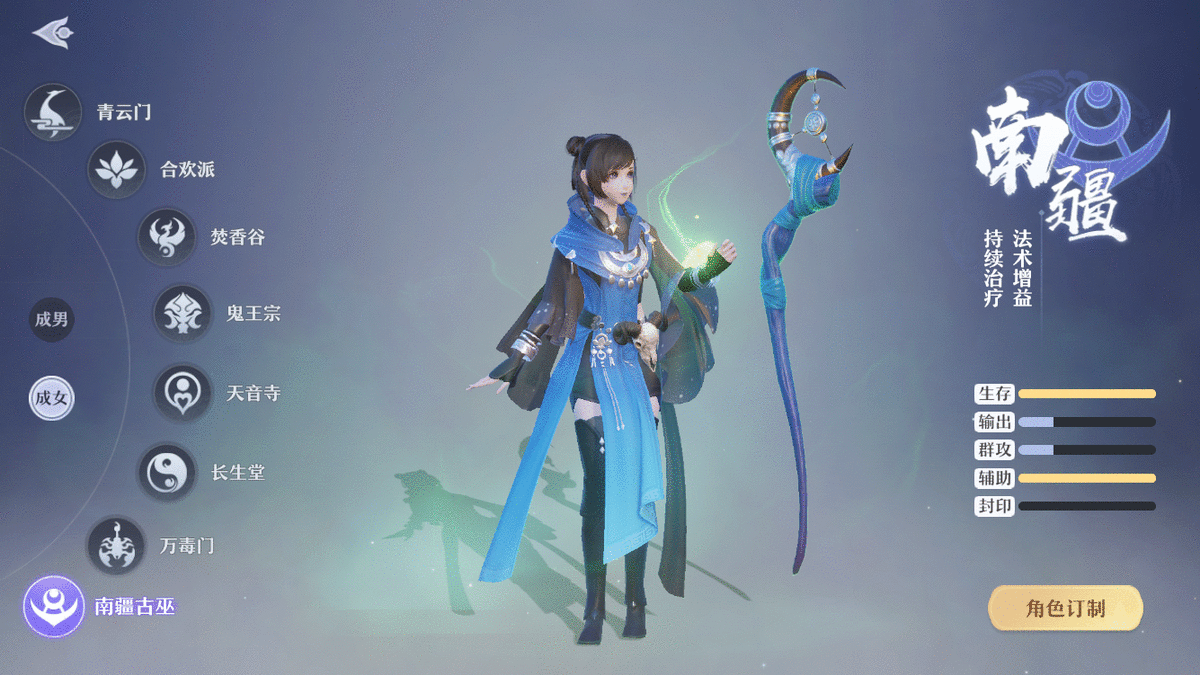The image size is (1200, 675).
Task: Select the 南疆古巫 class
Action: (x=53, y=606)
